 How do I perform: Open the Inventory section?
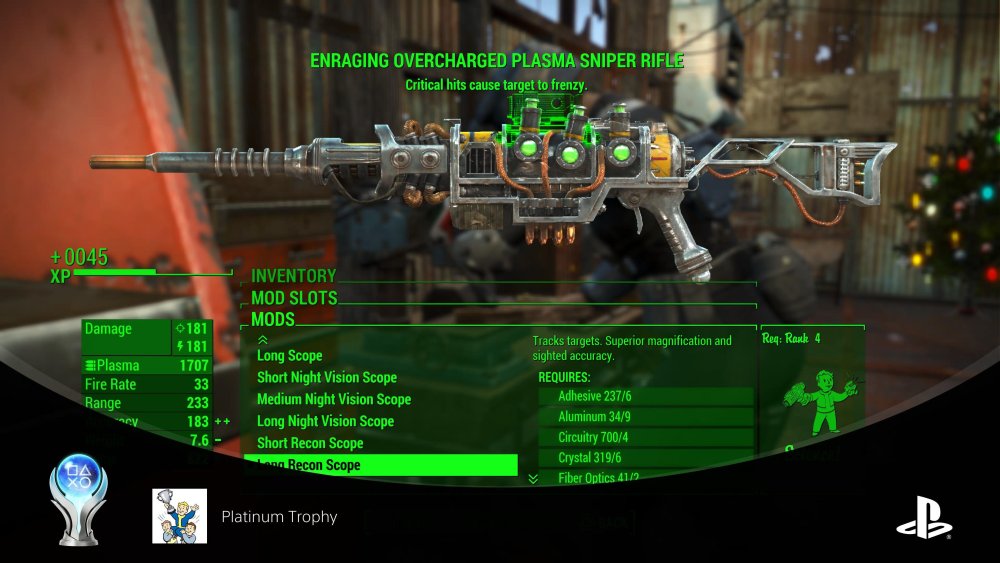293,276
